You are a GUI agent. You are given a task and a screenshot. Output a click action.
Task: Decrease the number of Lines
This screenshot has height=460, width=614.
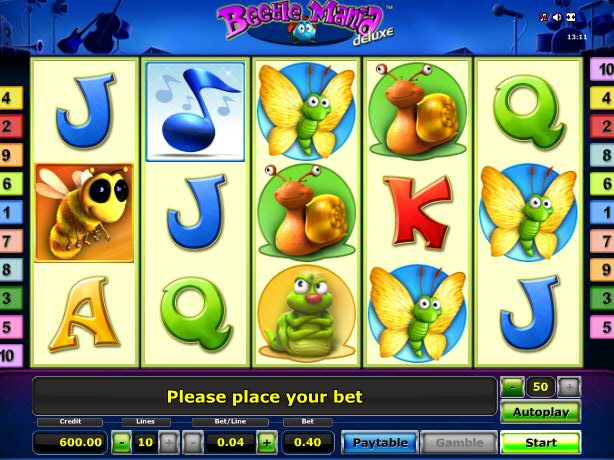tap(121, 441)
